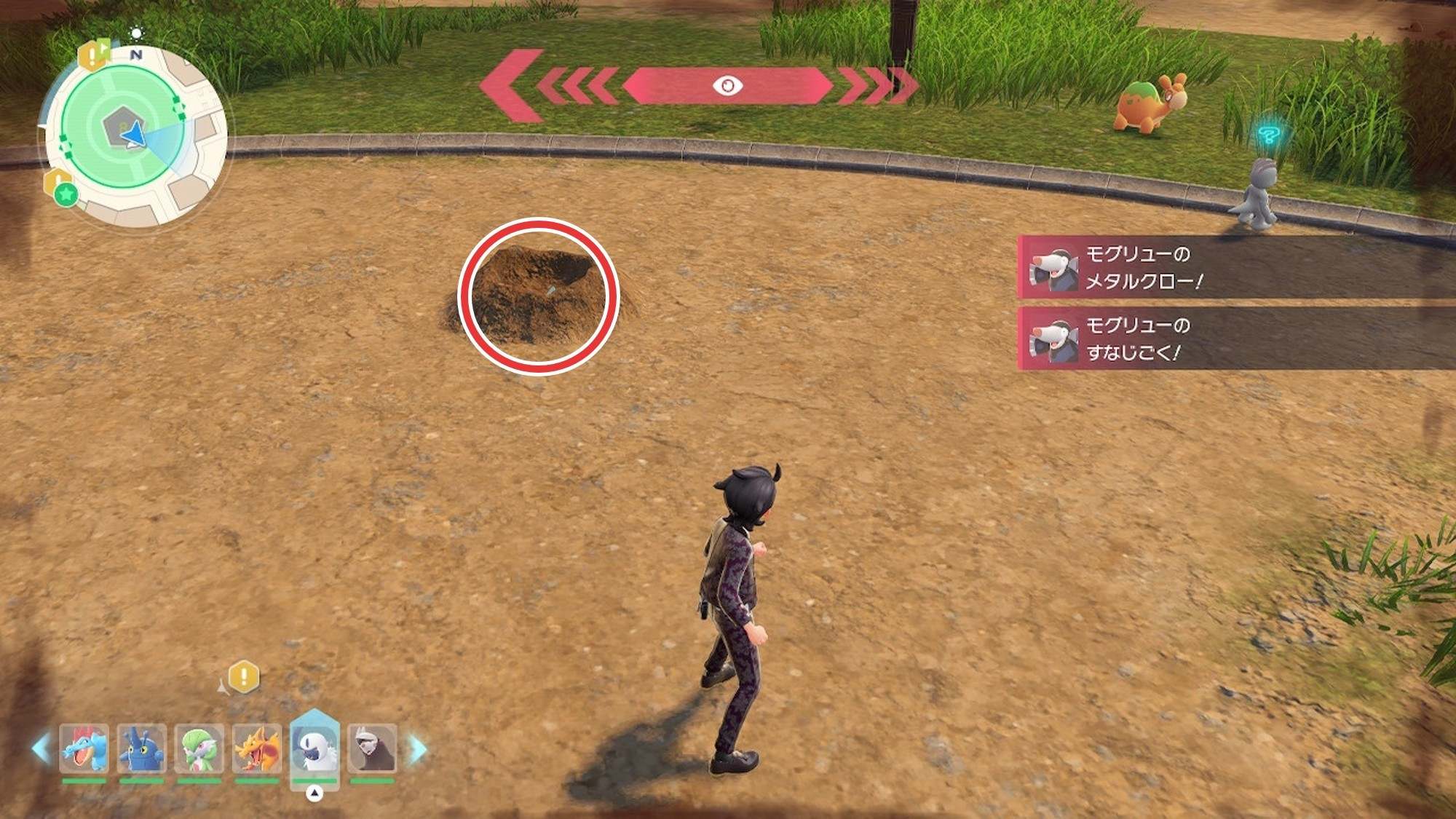This screenshot has height=819, width=1456.
Task: Click the yellow exclamation marker atop the minimap
Action: click(94, 55)
